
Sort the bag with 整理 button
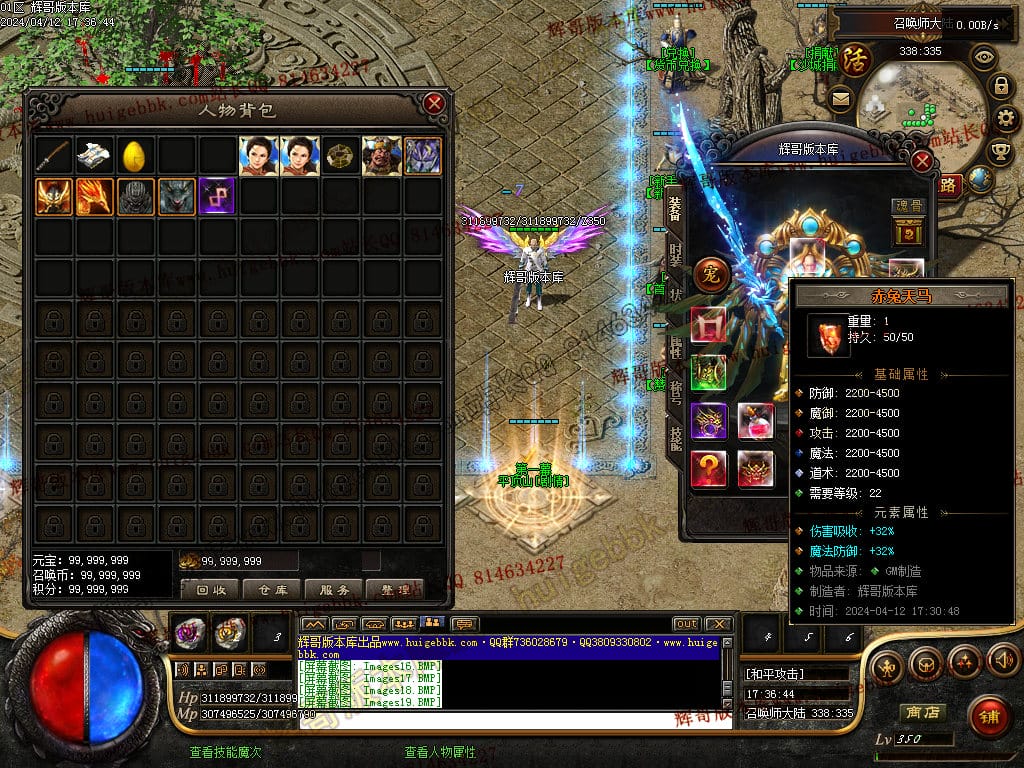tap(395, 590)
